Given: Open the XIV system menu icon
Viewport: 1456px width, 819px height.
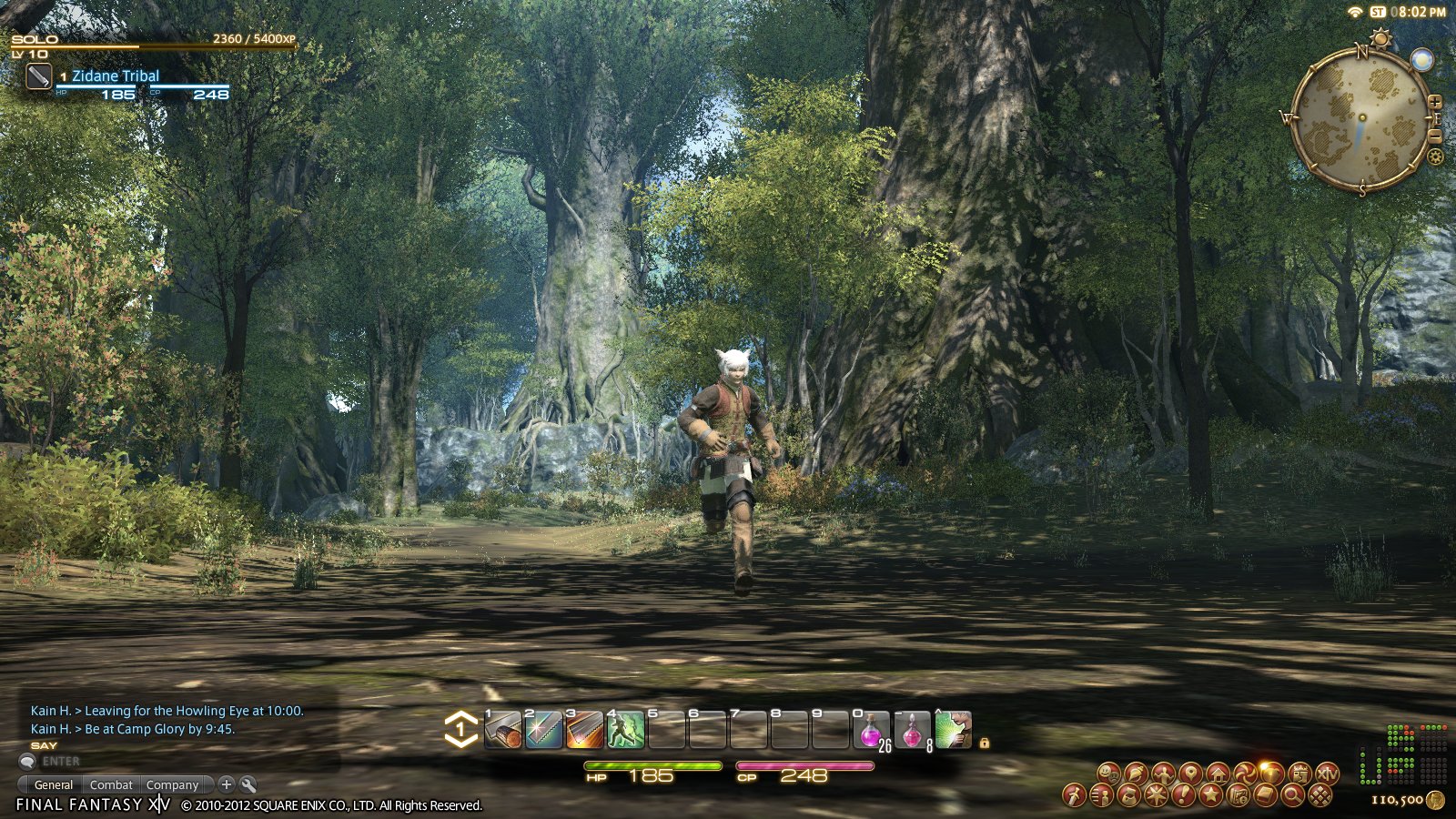Looking at the screenshot, I should [1327, 773].
